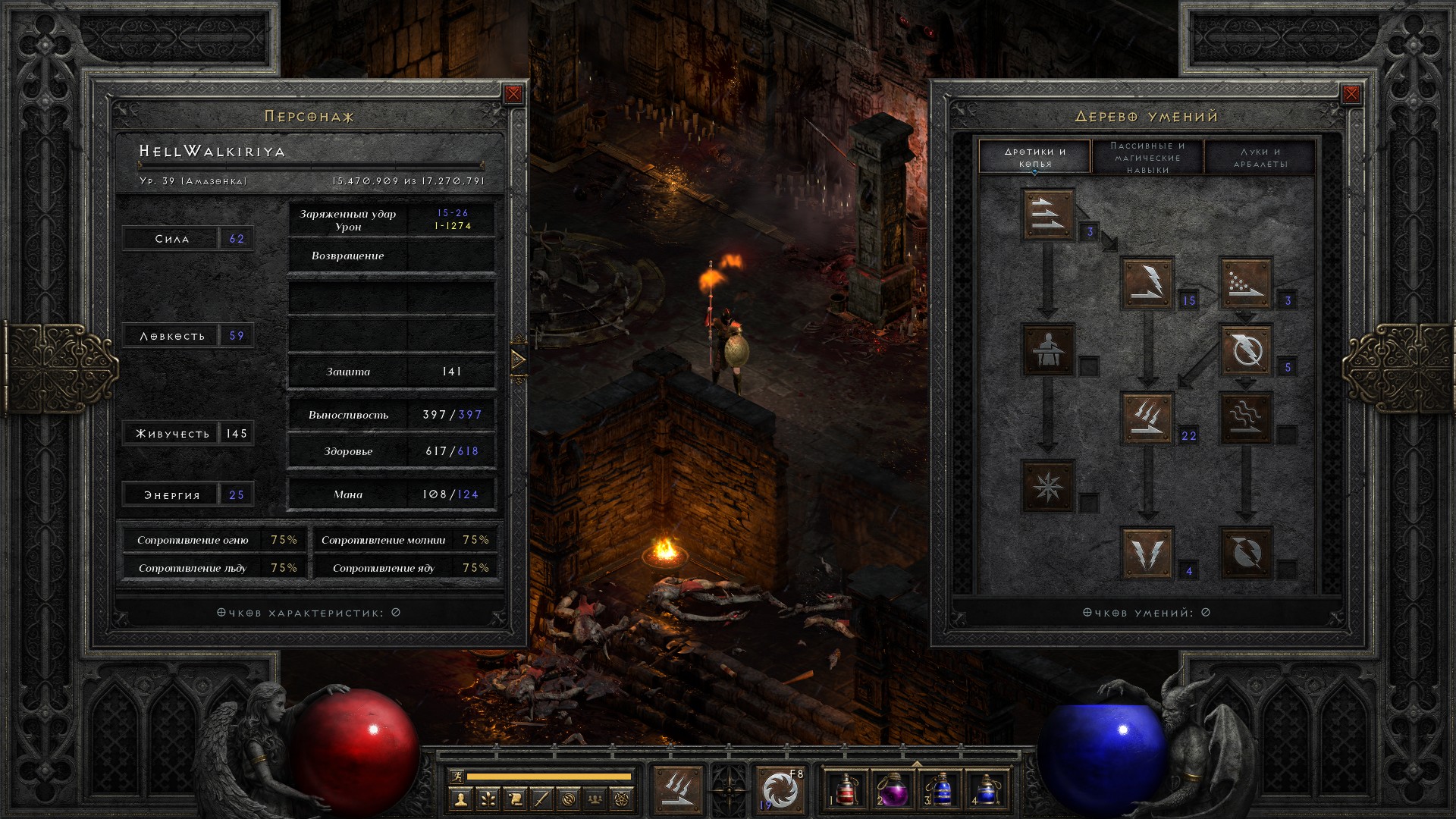Use the purple rejuvenation potion in belt slot 2
Viewport: 1456px width, 819px height.
893,789
